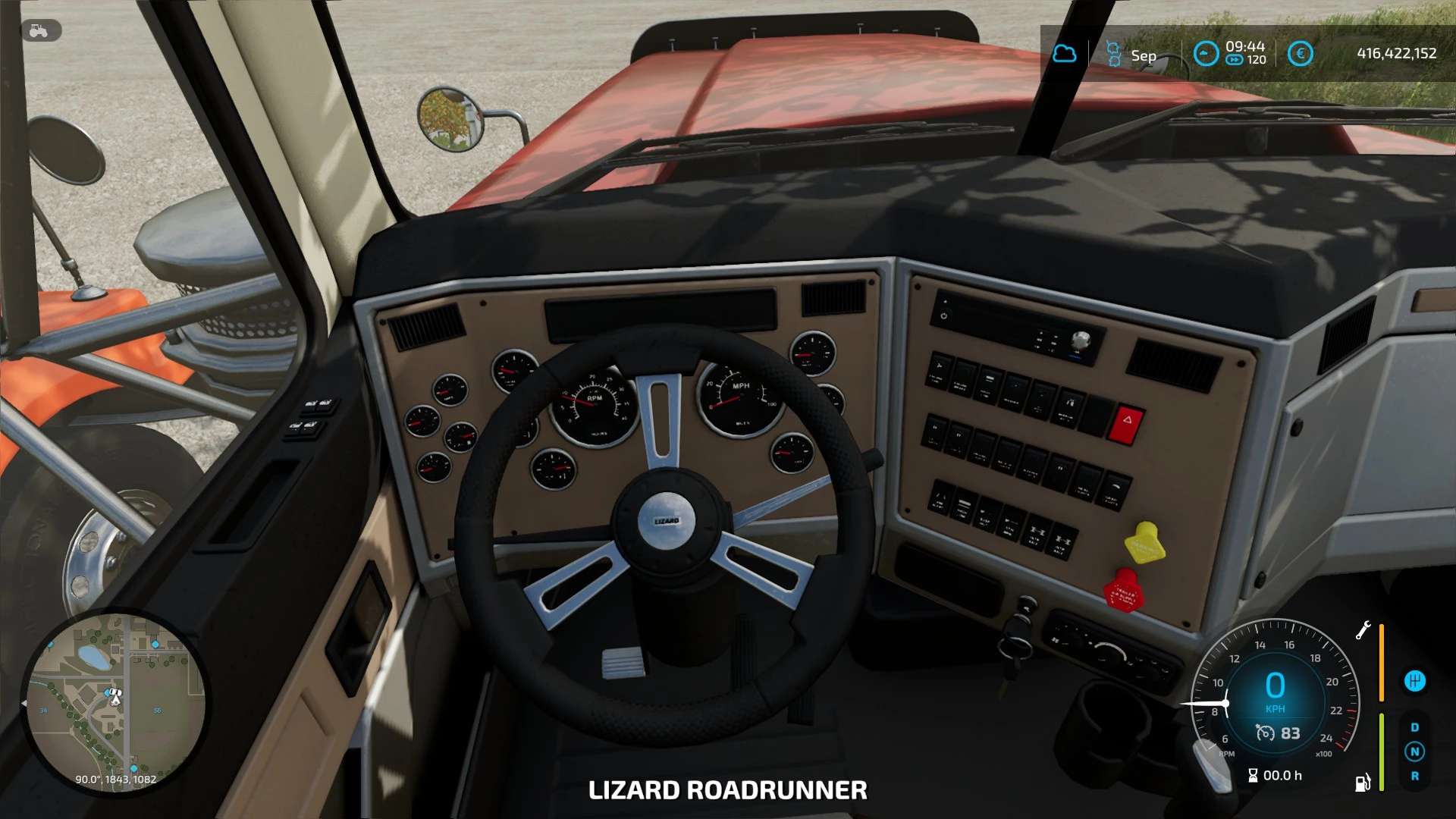
Task: Click the tractor icon in the corner
Action: 39,30
